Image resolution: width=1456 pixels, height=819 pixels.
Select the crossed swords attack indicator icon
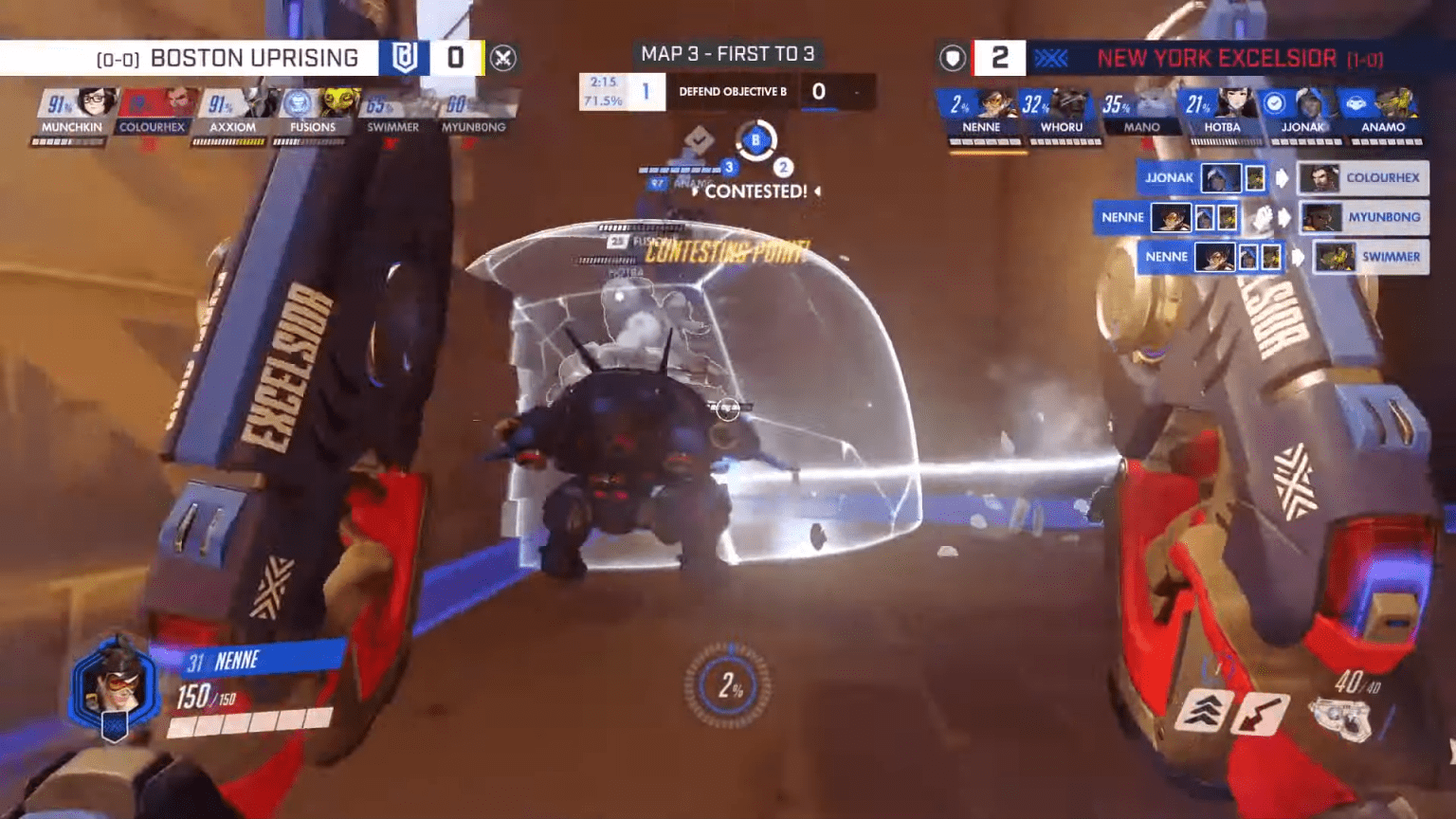point(503,57)
